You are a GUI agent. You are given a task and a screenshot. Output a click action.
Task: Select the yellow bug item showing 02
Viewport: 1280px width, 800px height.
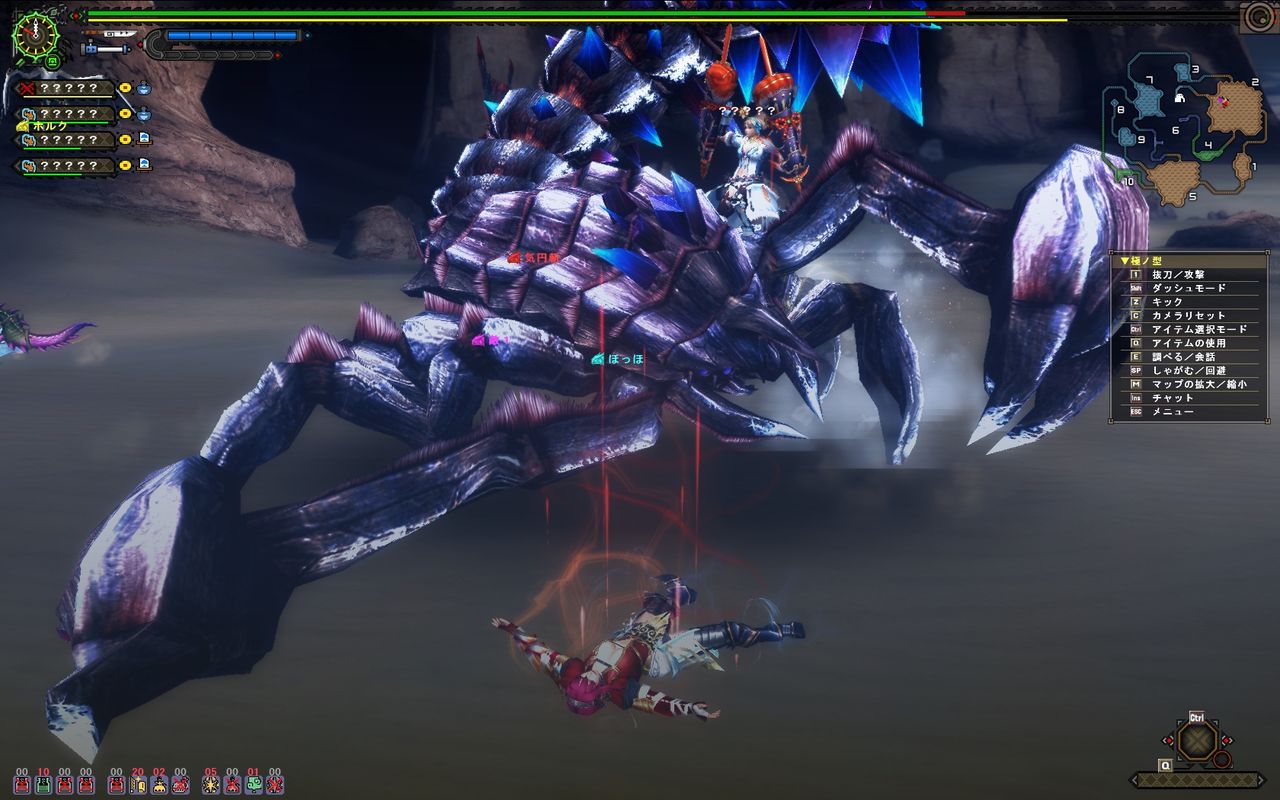click(x=158, y=786)
